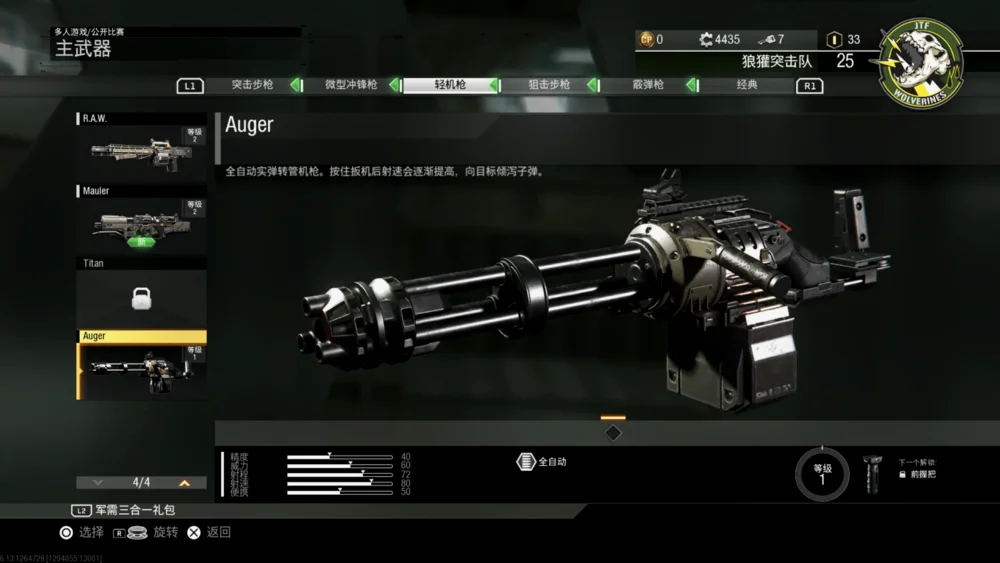Viewport: 1000px width, 563px height.
Task: Open the 经典 weapons tab
Action: 746,85
